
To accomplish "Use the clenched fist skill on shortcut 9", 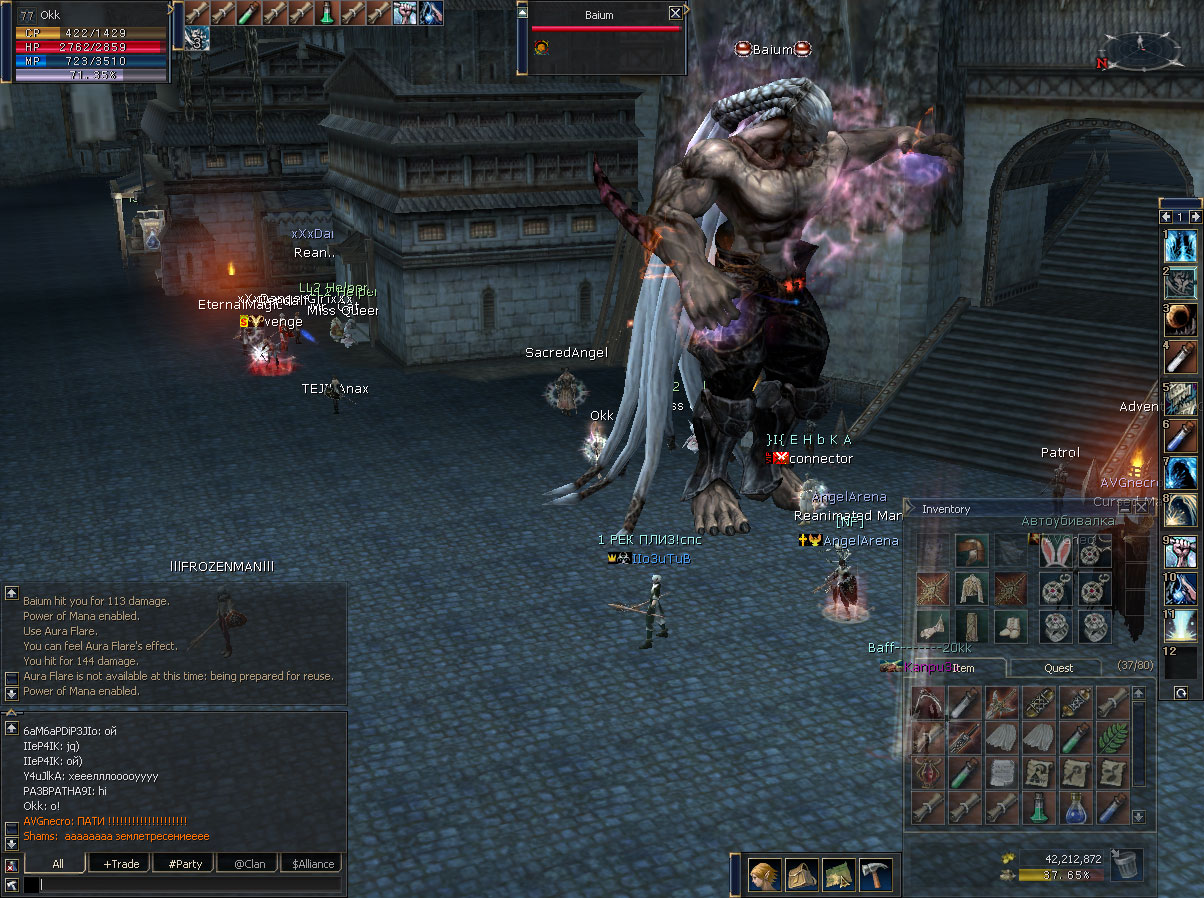I will click(x=1182, y=553).
